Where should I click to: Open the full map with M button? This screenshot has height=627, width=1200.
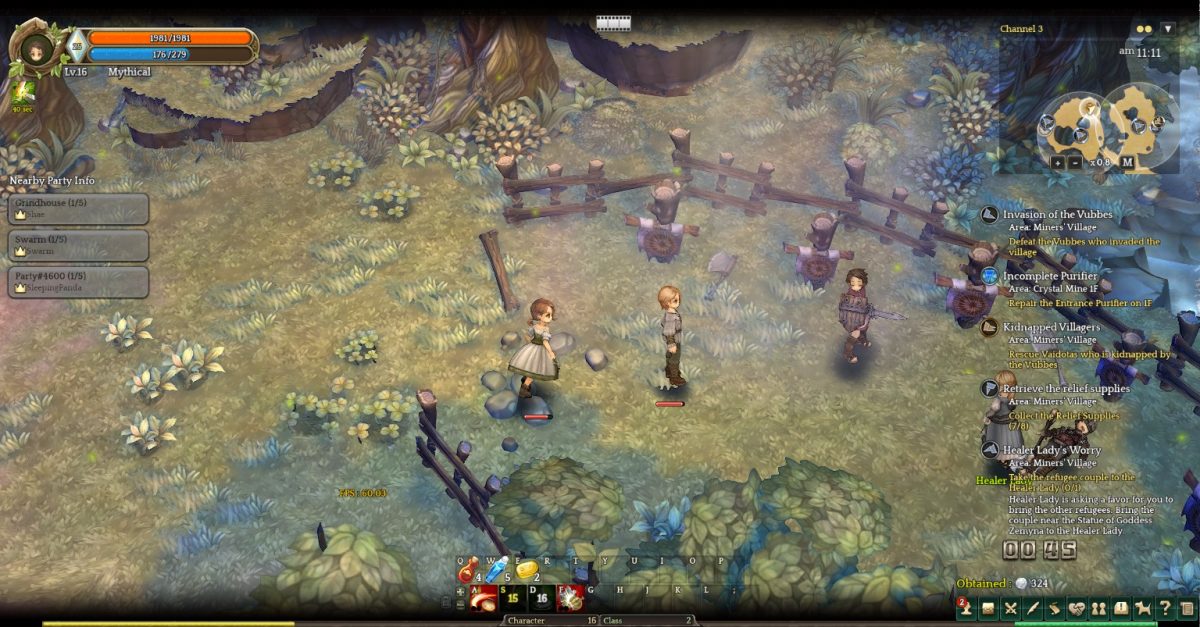1127,162
